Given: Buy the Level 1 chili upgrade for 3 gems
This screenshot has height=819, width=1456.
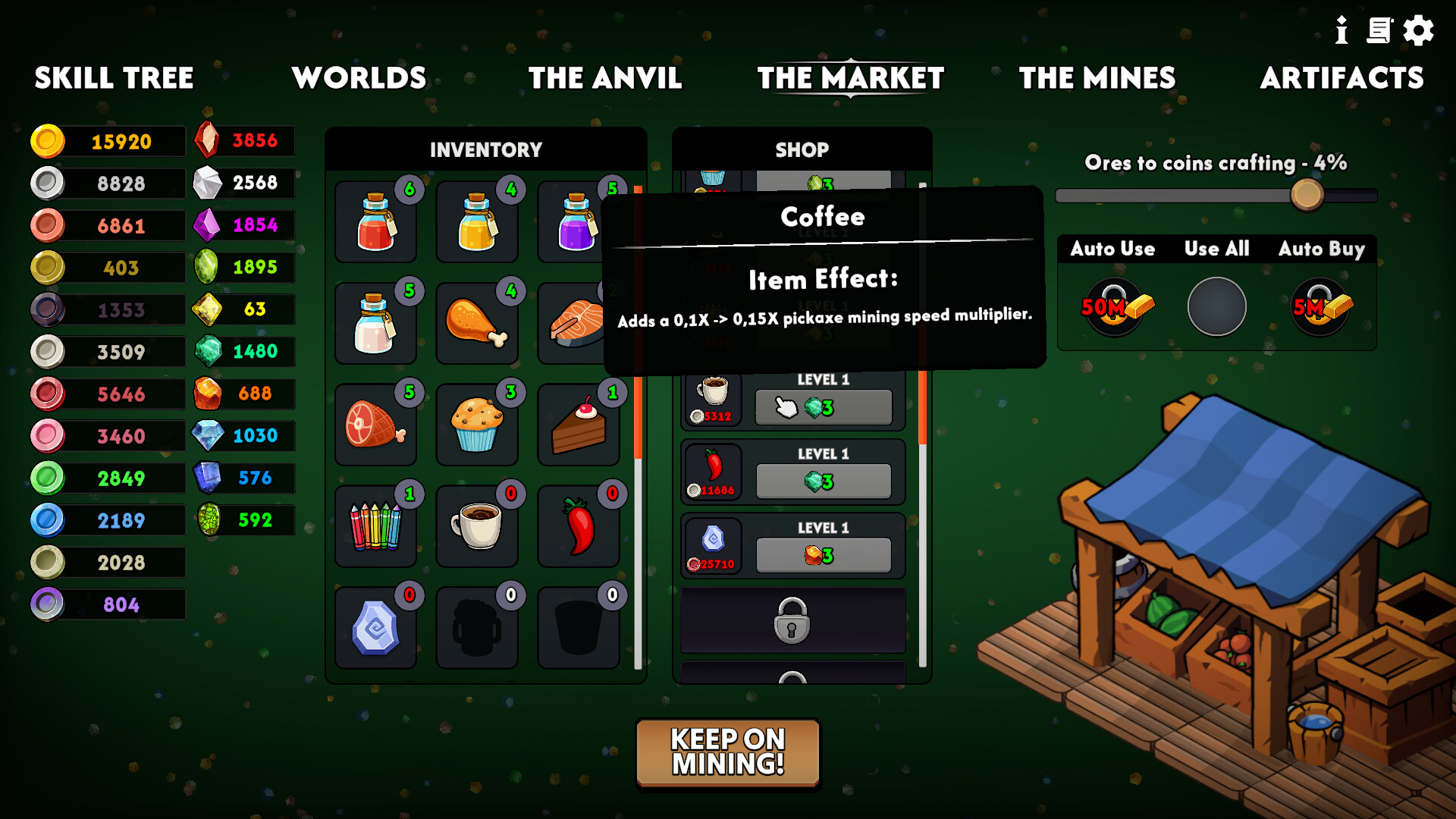Looking at the screenshot, I should click(824, 480).
